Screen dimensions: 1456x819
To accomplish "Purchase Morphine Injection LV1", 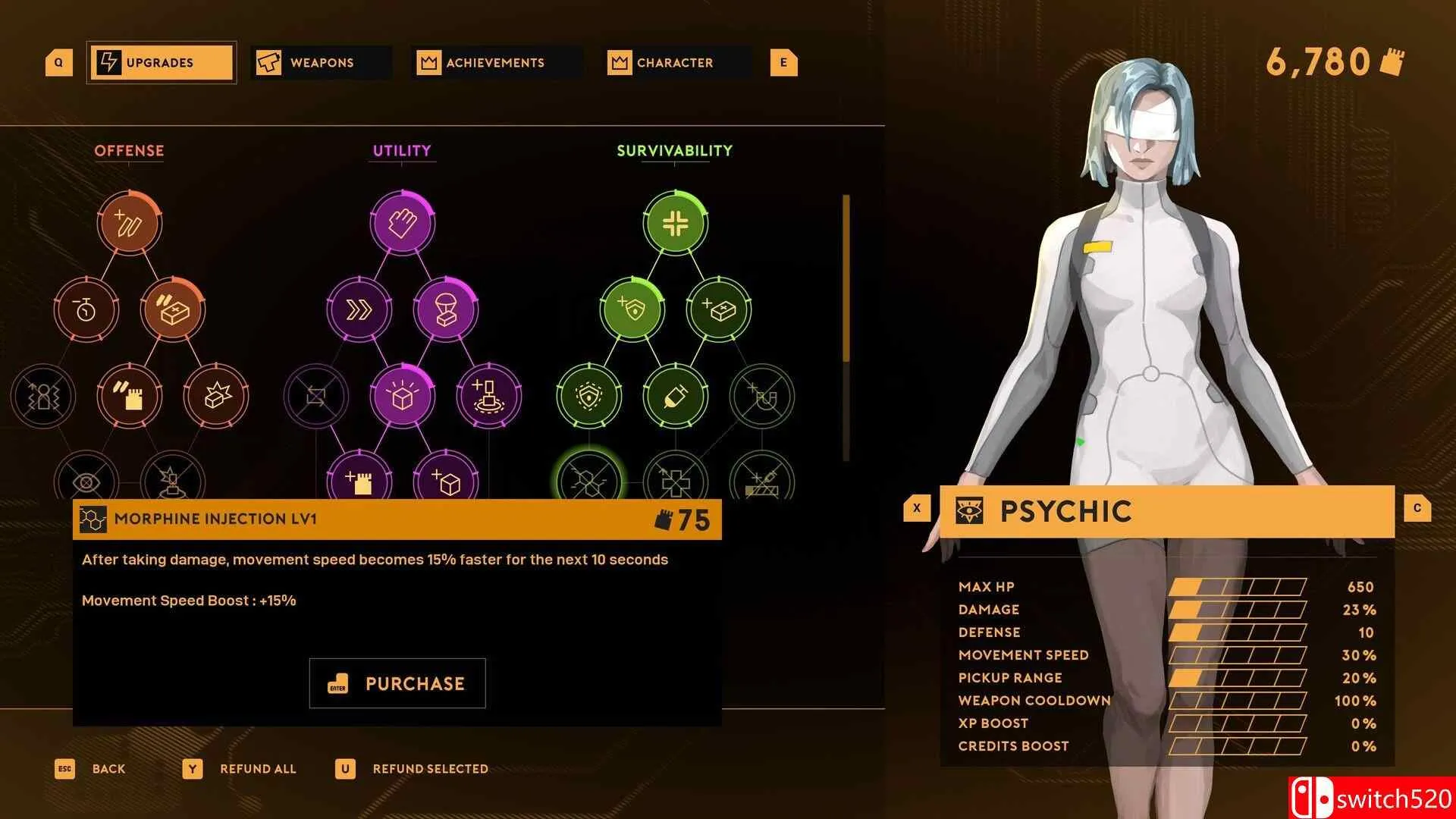I will (x=397, y=683).
